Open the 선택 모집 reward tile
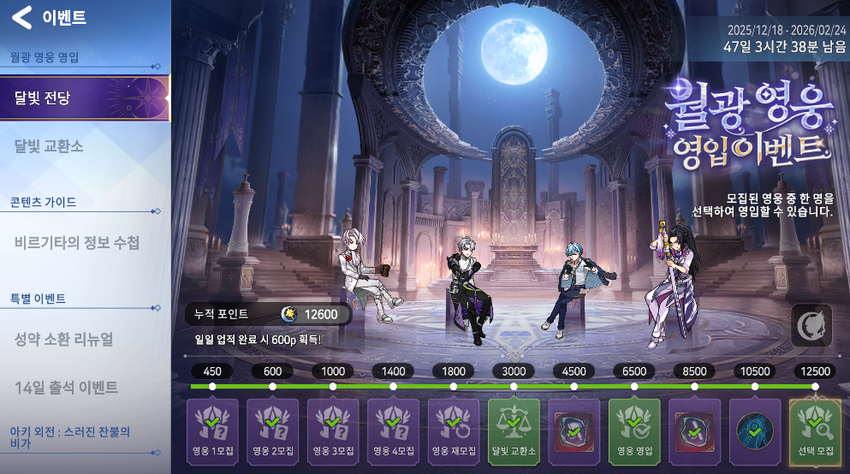This screenshot has width=850, height=474. (815, 430)
